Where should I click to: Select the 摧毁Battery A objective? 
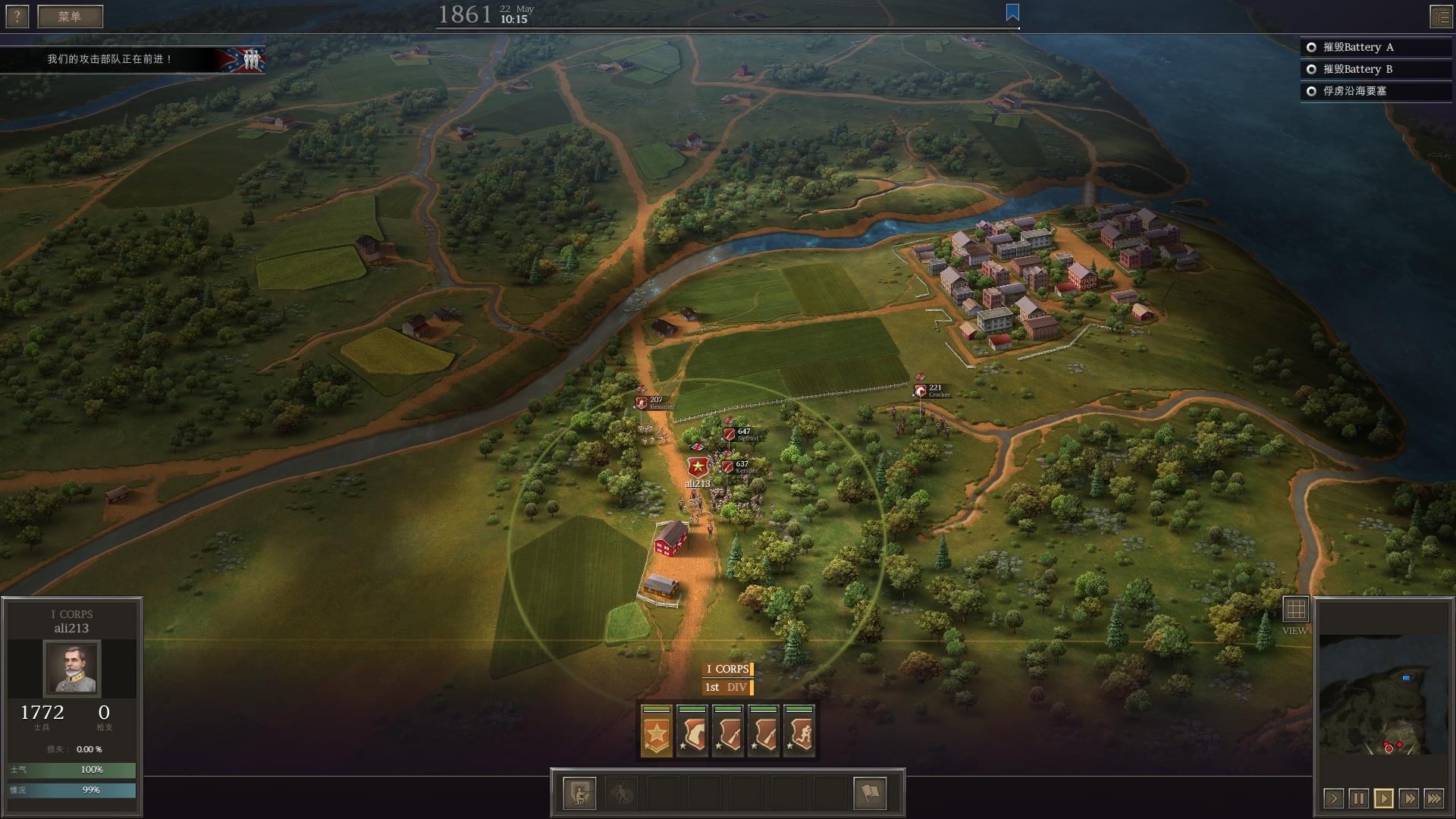tap(1357, 47)
